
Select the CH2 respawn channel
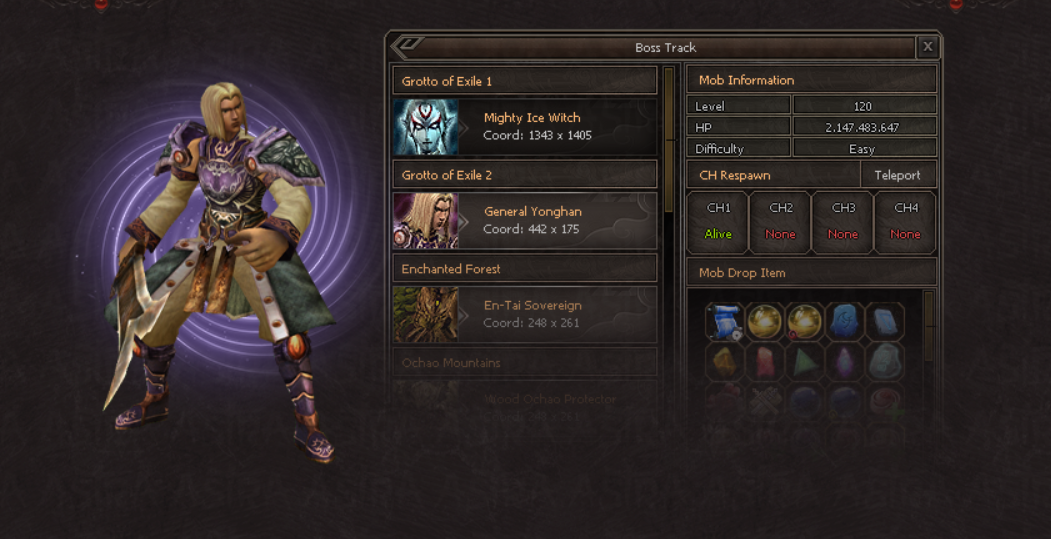click(x=780, y=222)
